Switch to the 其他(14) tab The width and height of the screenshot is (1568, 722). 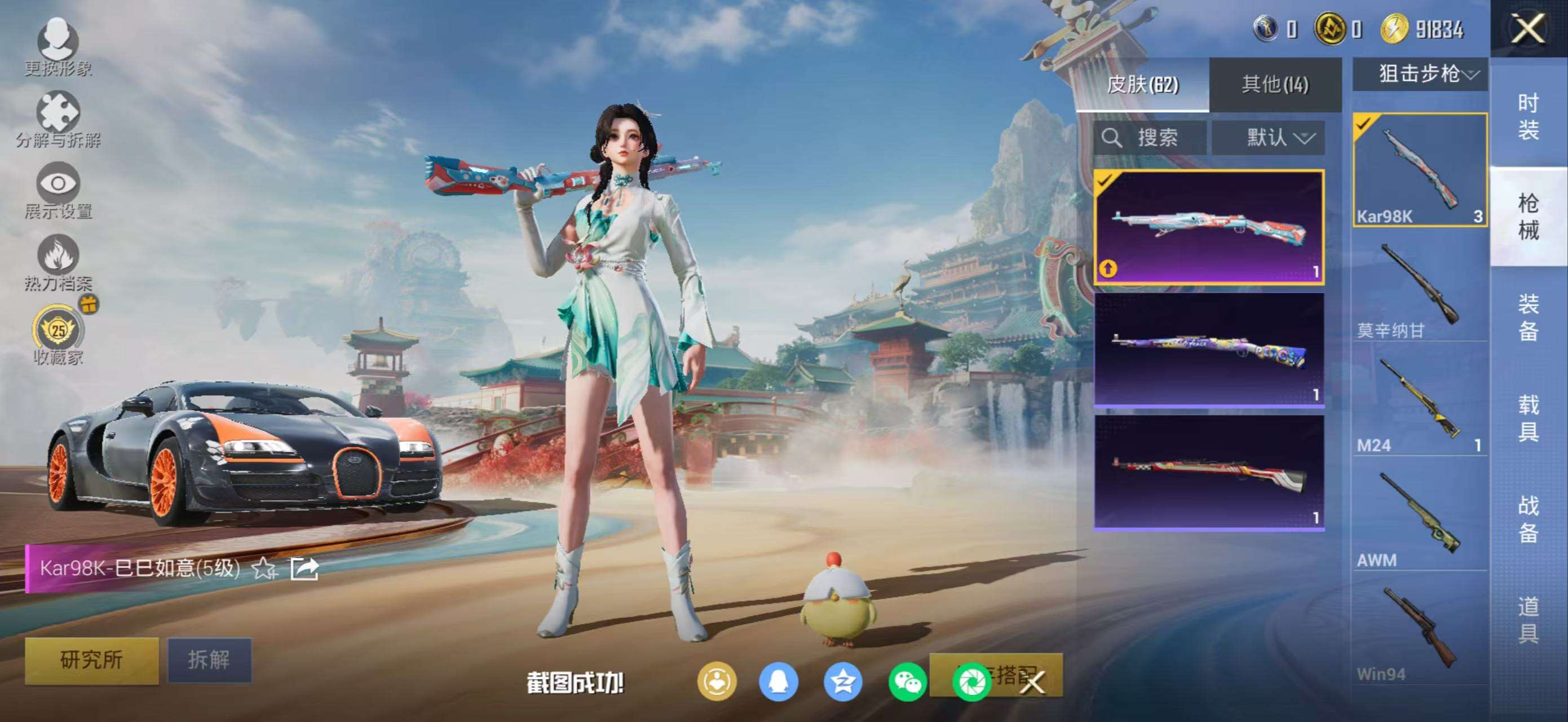(1275, 85)
